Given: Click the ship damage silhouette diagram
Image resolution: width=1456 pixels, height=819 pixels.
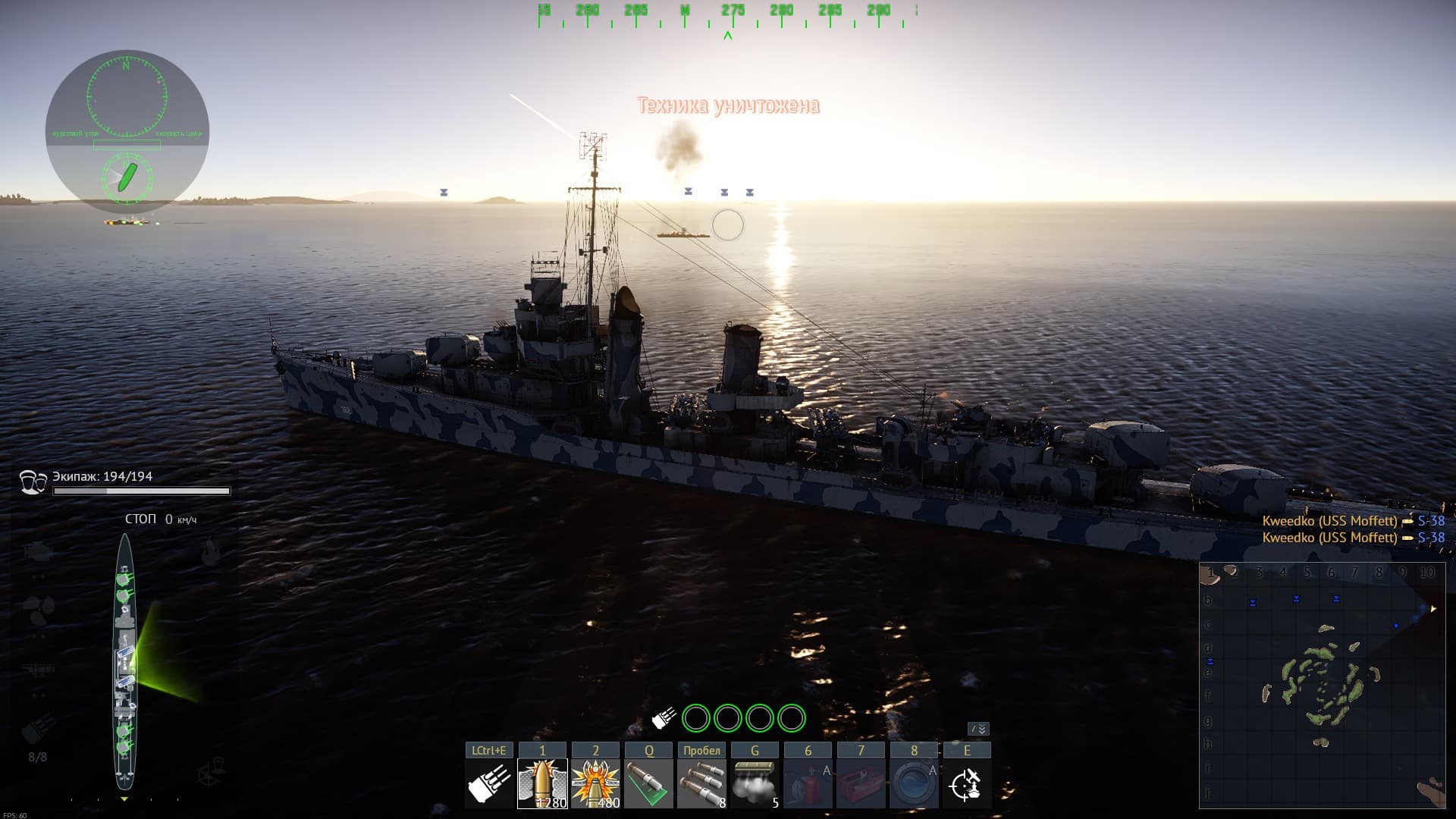Looking at the screenshot, I should point(124,661).
